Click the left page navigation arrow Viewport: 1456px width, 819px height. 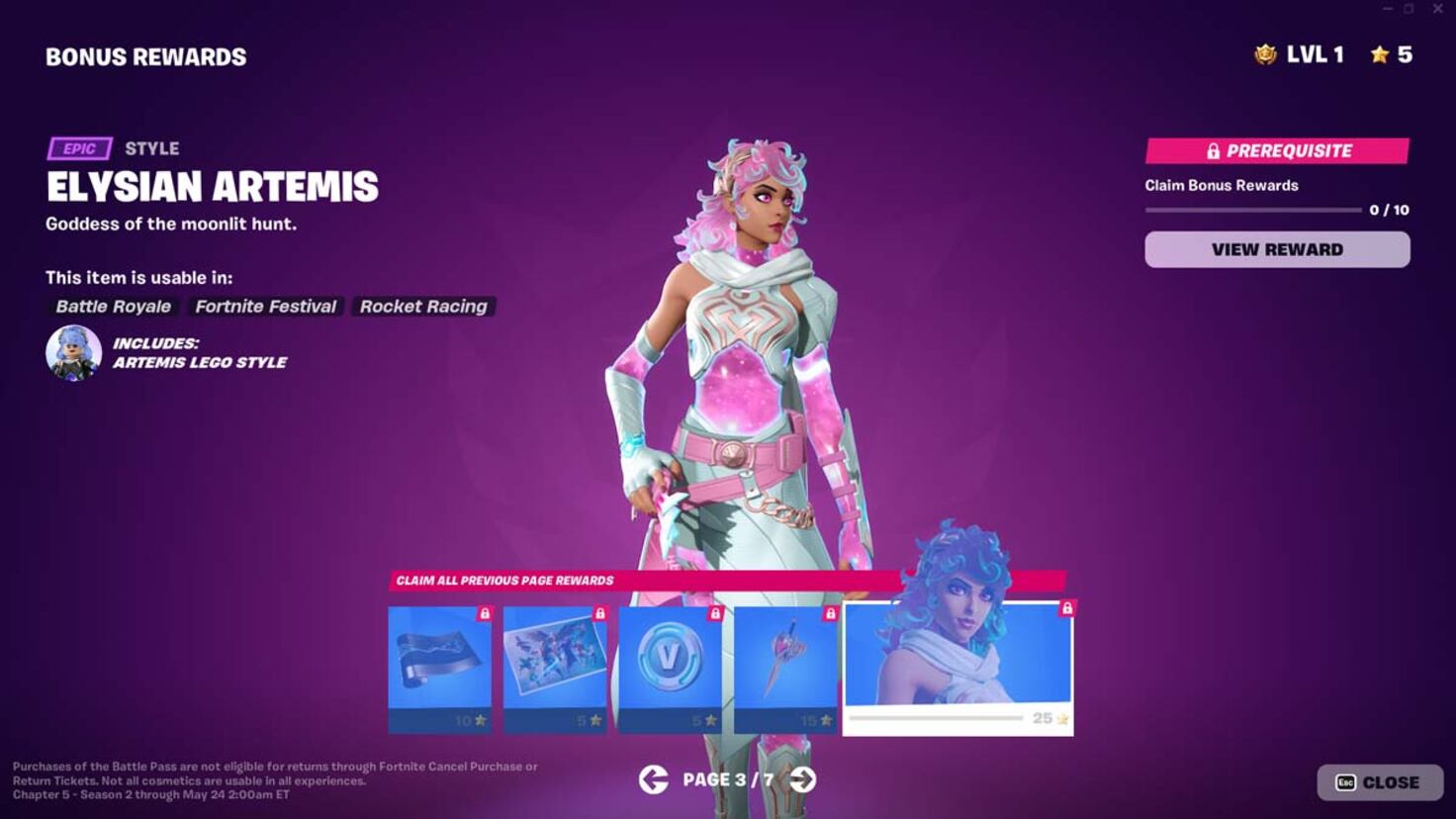coord(652,780)
